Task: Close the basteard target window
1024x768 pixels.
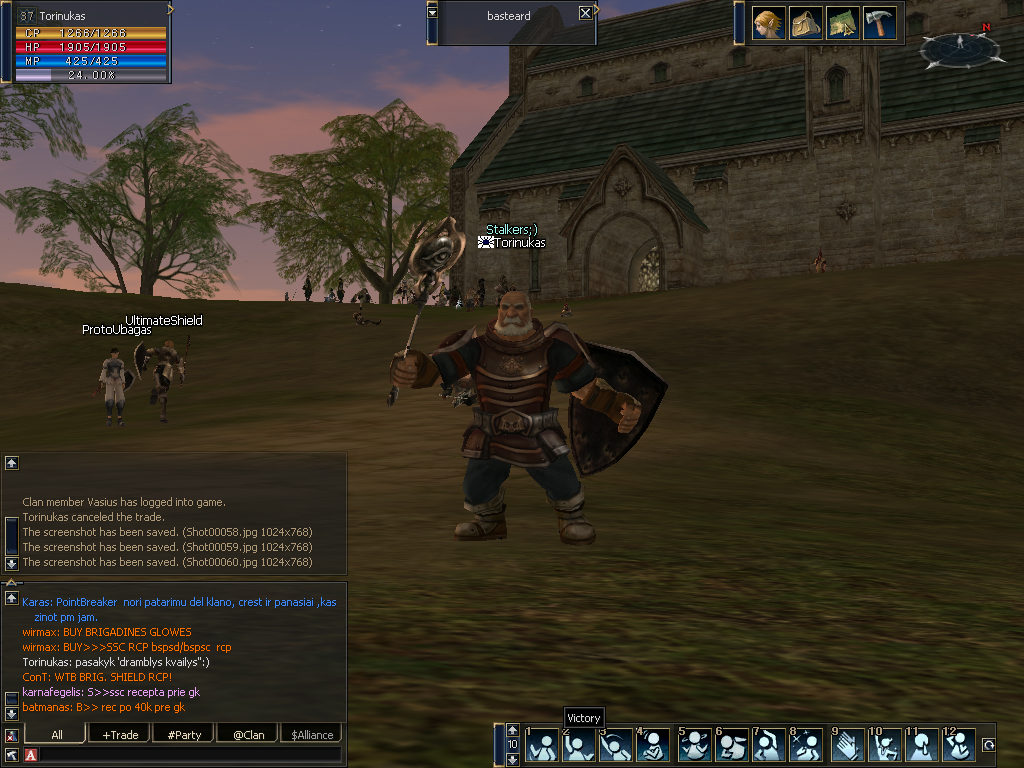Action: pyautogui.click(x=585, y=13)
